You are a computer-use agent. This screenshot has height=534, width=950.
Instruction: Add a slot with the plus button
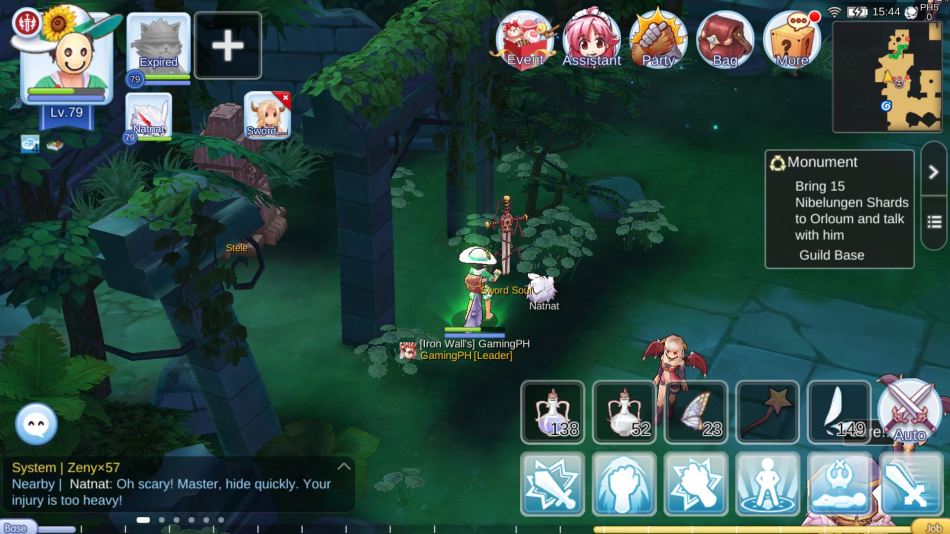coord(228,46)
